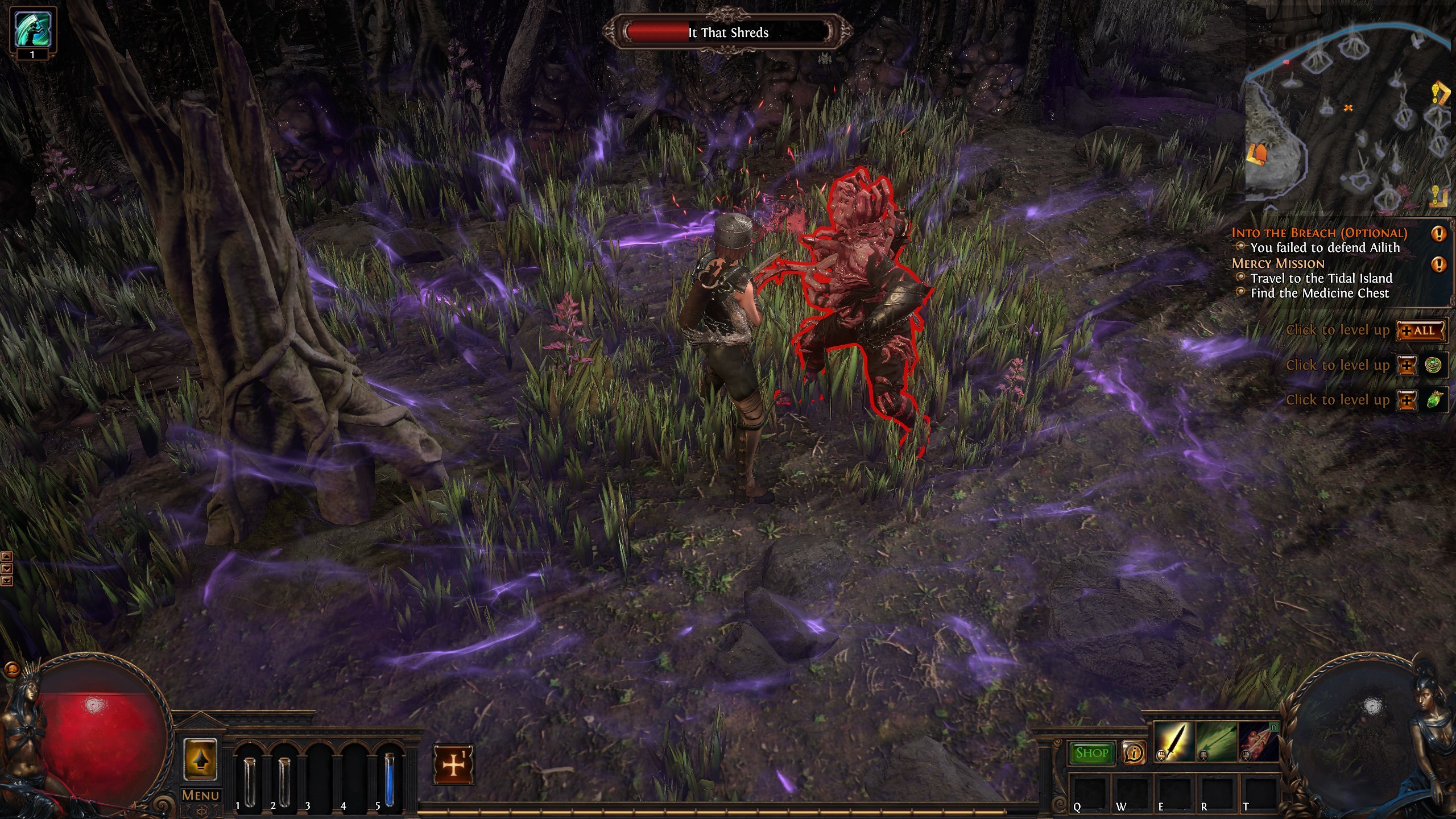Open the chat bubble above the life orb
Screen dimensions: 1456x819
click(11, 669)
